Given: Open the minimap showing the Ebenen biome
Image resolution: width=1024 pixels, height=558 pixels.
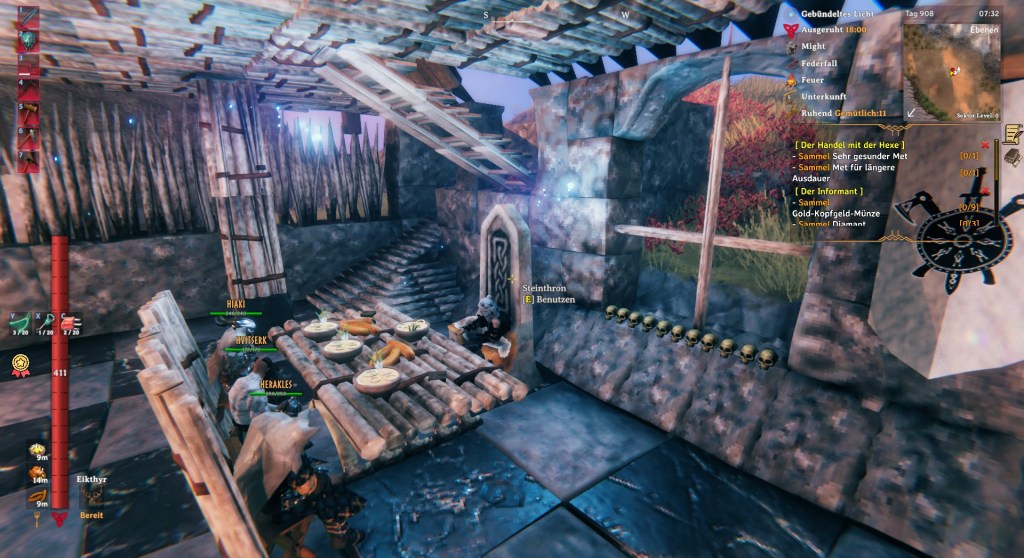Looking at the screenshot, I should click(x=951, y=70).
